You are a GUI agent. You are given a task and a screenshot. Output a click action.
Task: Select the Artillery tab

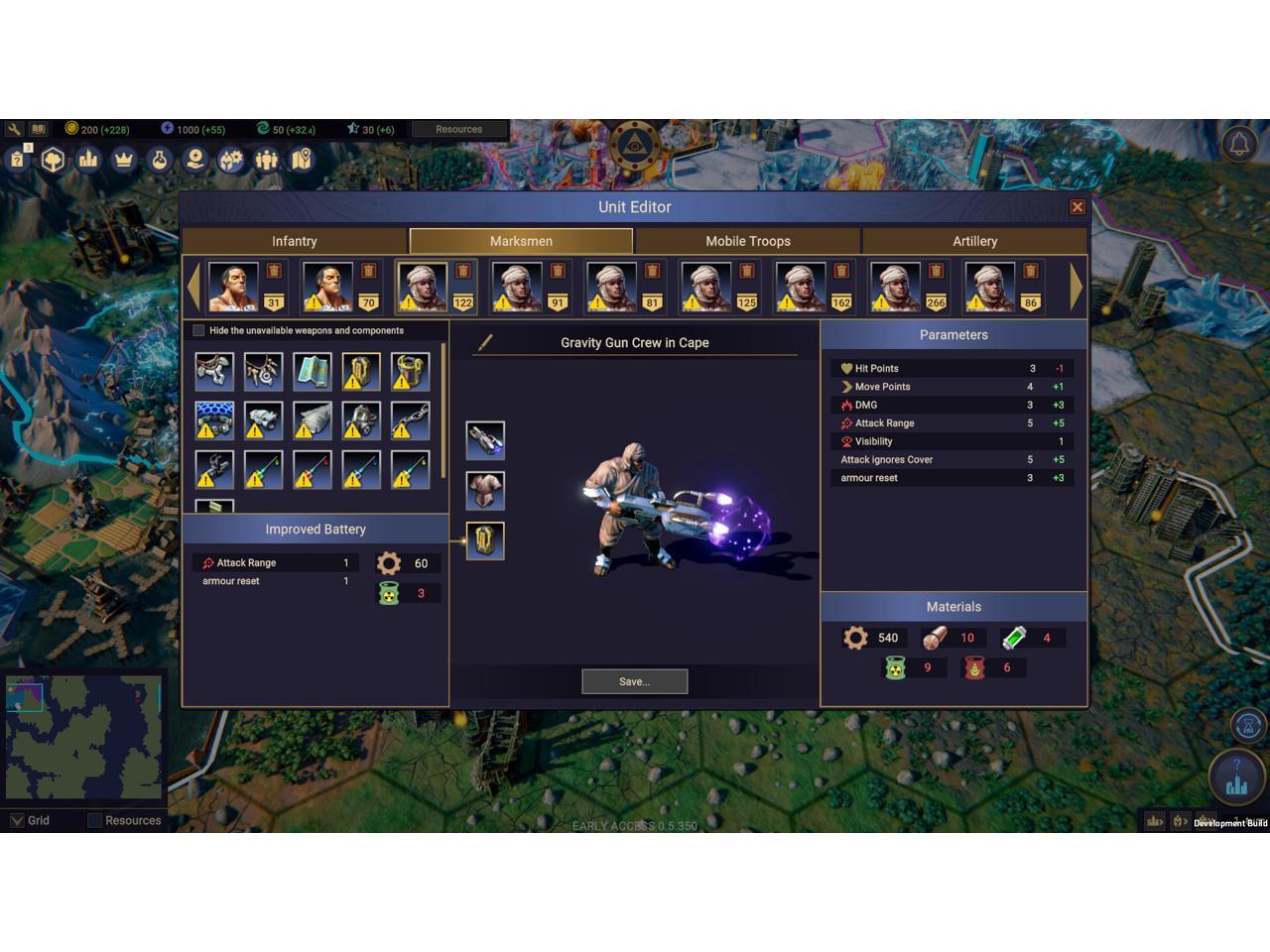coord(974,241)
